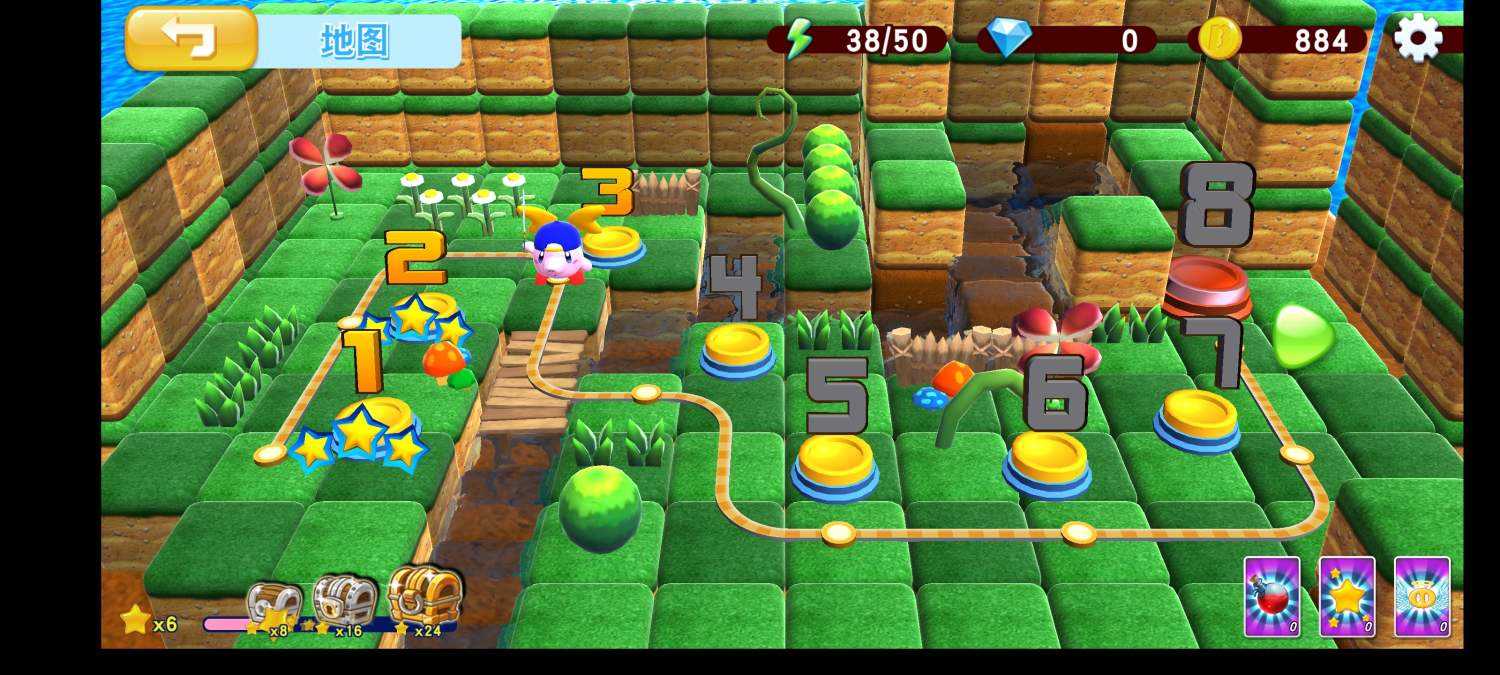This screenshot has height=675, width=1500.
Task: Select the red potion item card
Action: tap(1272, 597)
